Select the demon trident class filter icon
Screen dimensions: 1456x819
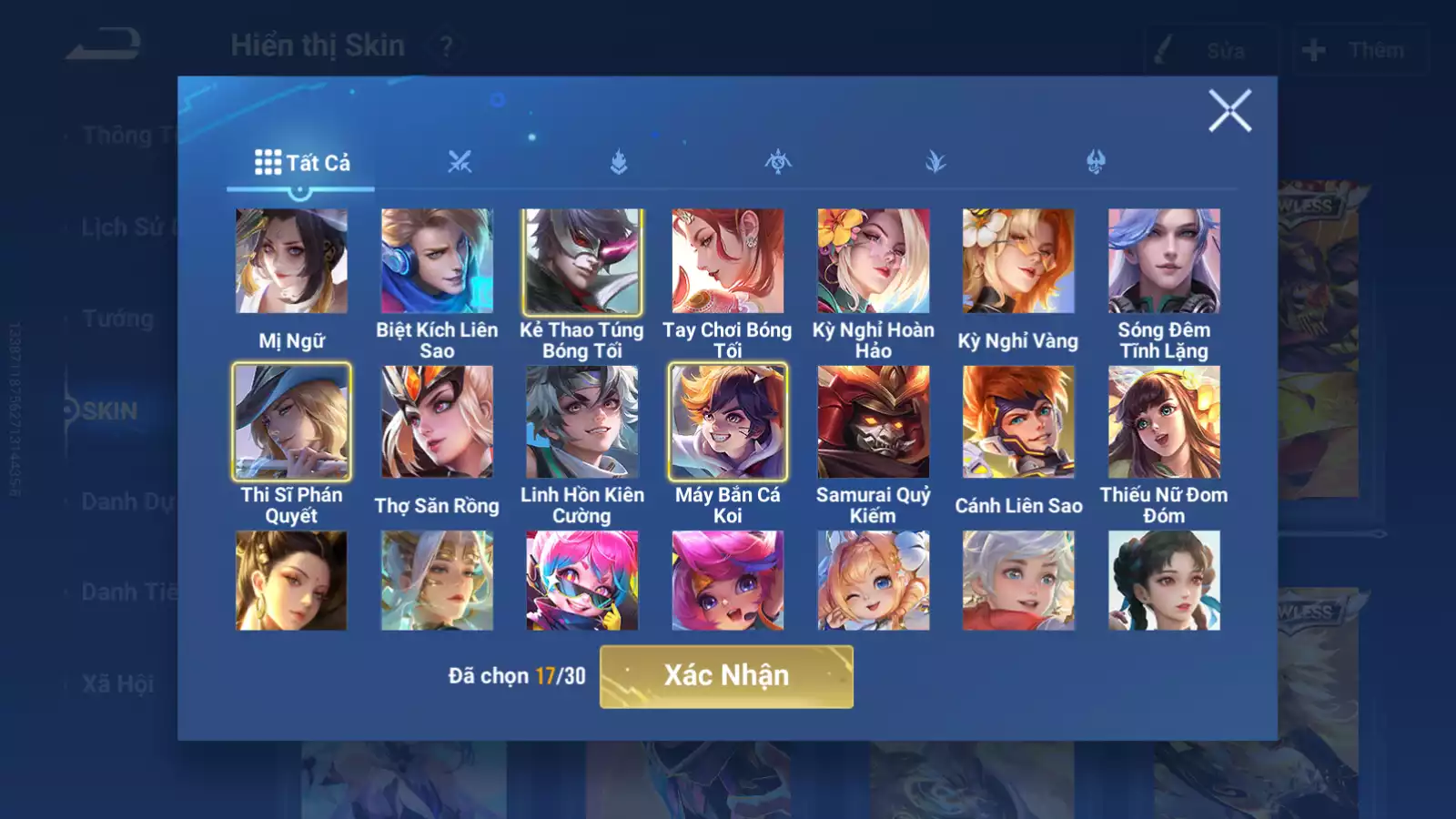tap(1097, 162)
